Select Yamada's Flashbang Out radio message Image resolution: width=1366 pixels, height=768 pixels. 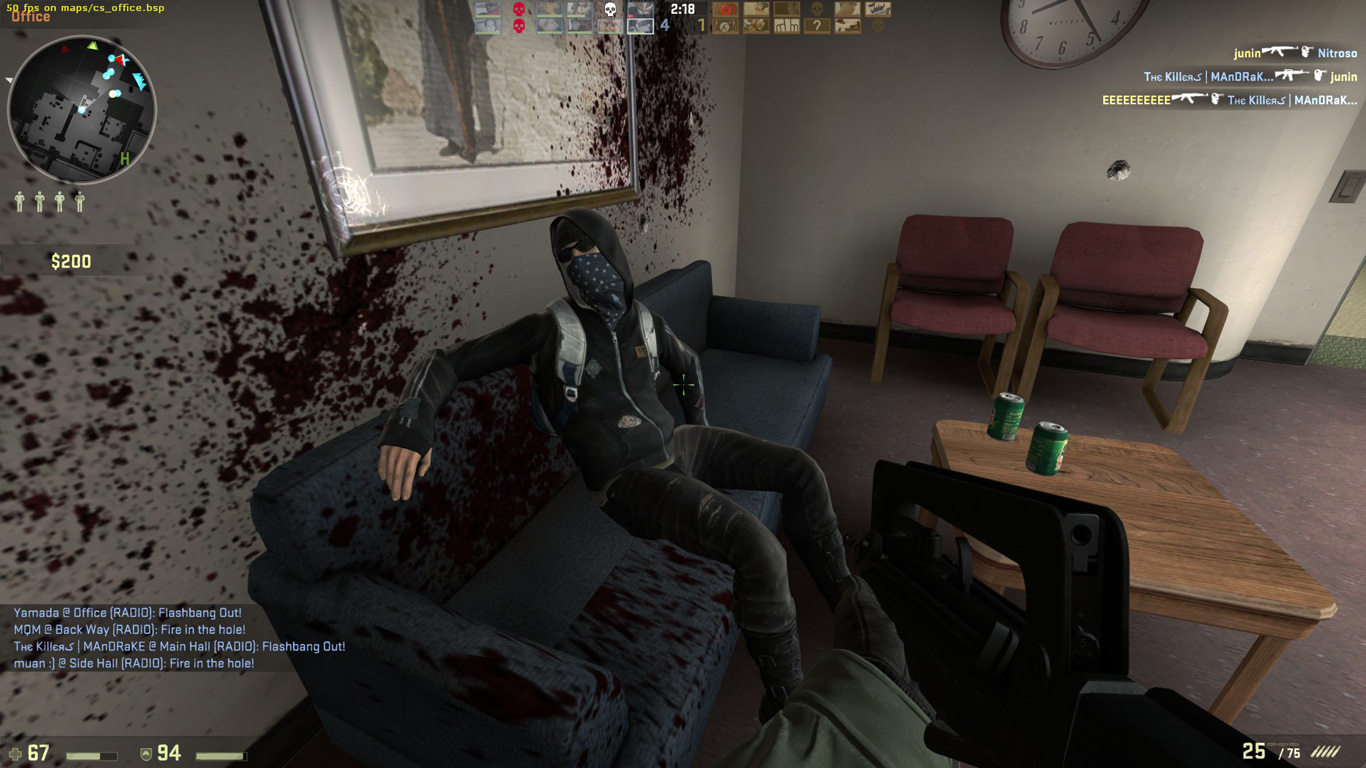128,613
